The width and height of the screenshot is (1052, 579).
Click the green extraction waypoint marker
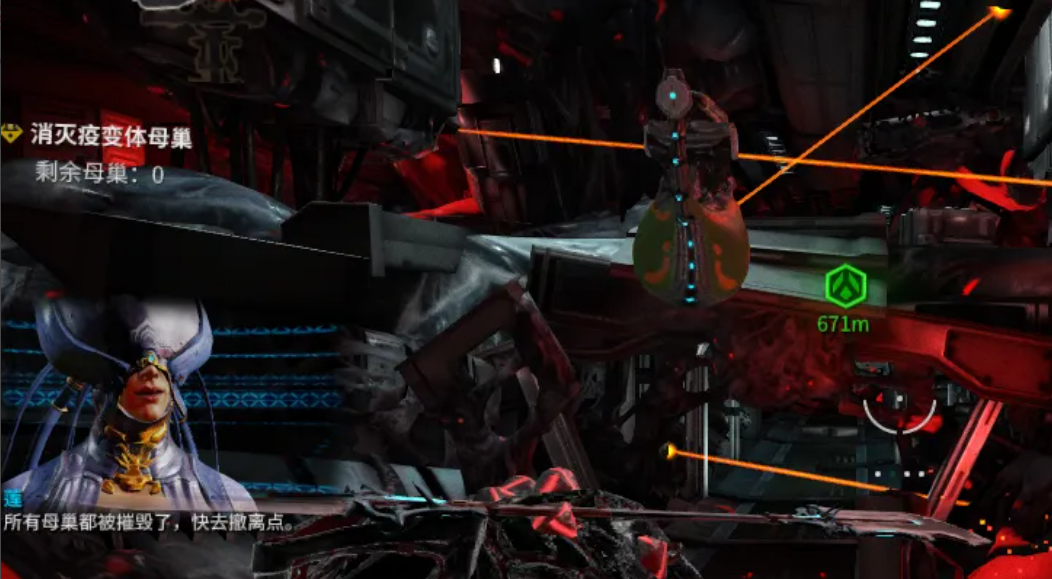842,287
